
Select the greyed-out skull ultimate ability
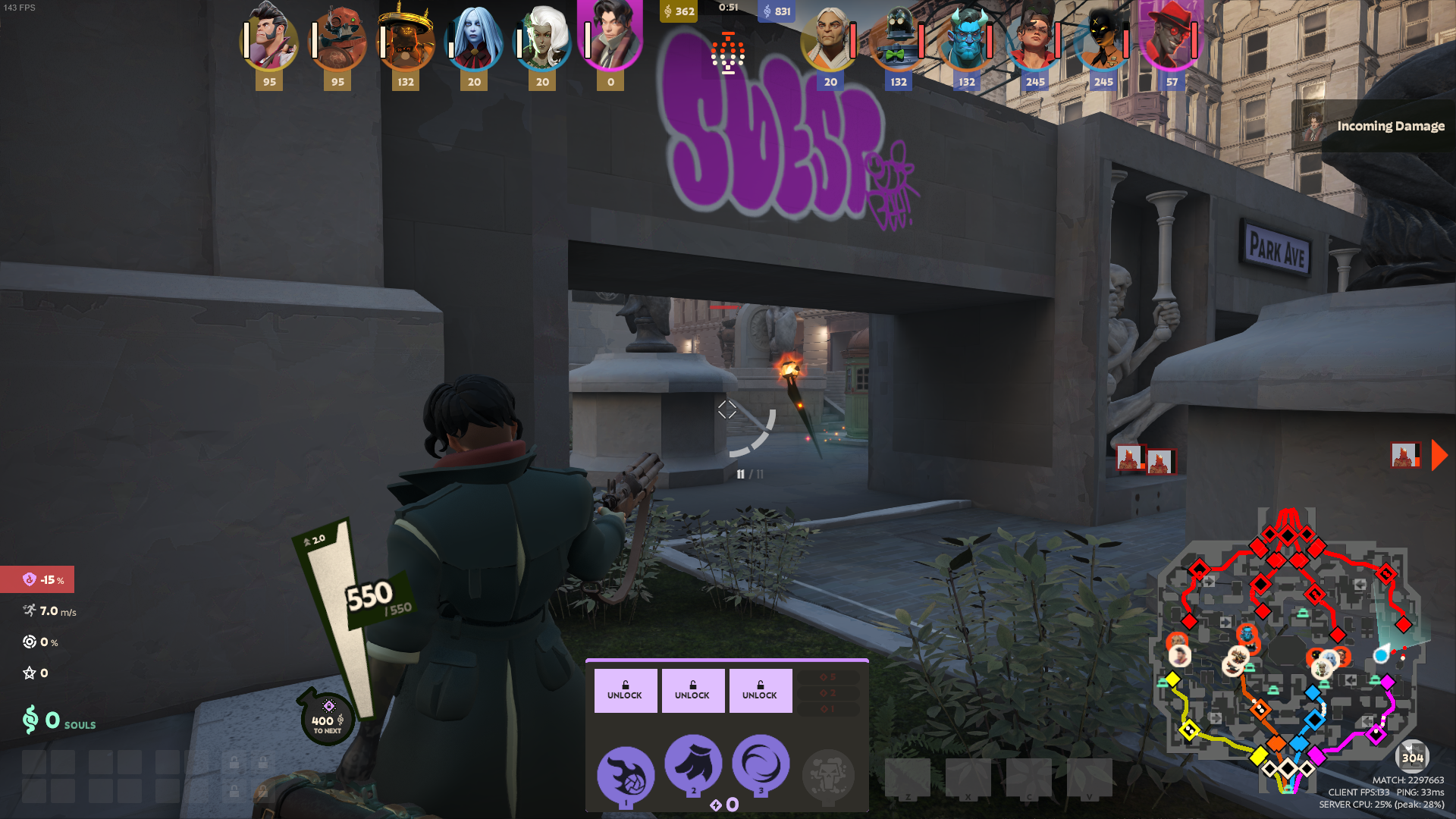coord(828,775)
